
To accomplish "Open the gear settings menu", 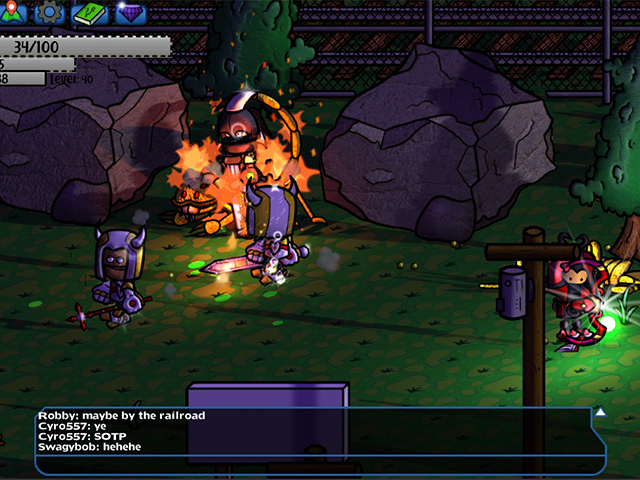I will [x=50, y=13].
